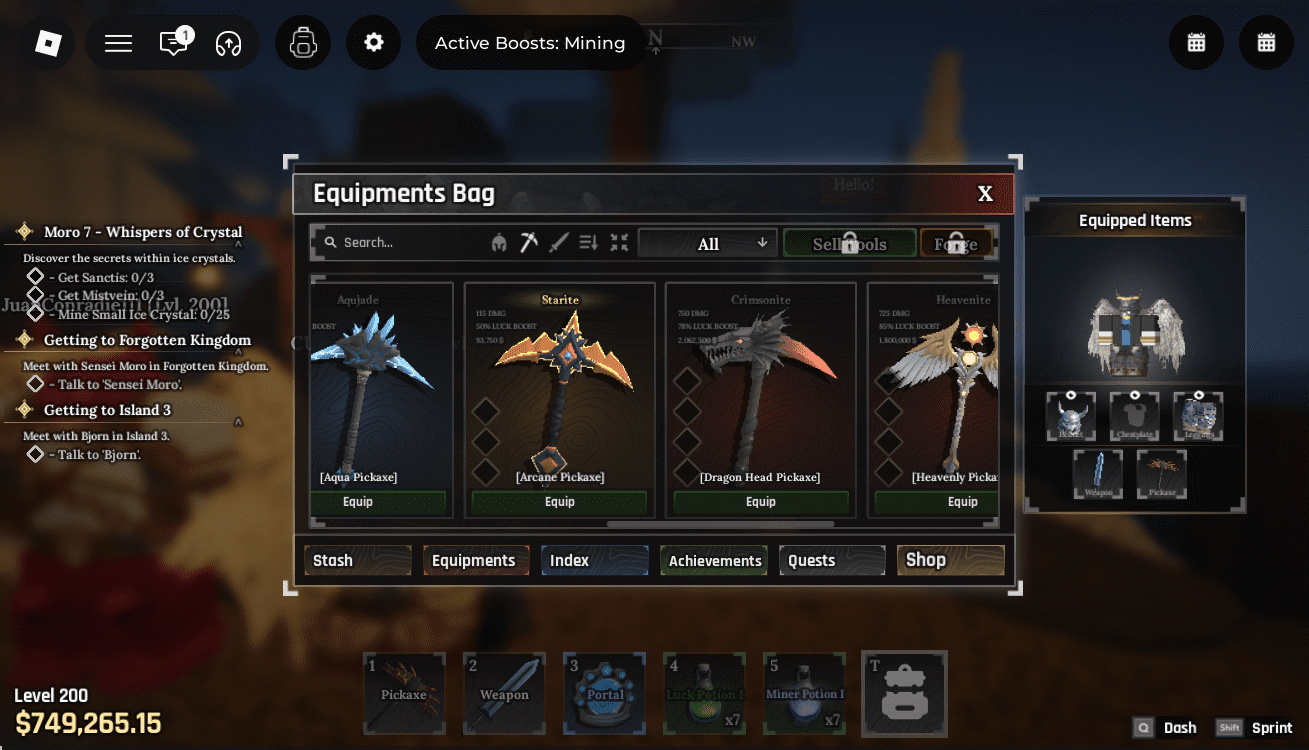Select the Portal in hotbar slot 3
Viewport: 1309px width, 750px height.
(x=604, y=693)
